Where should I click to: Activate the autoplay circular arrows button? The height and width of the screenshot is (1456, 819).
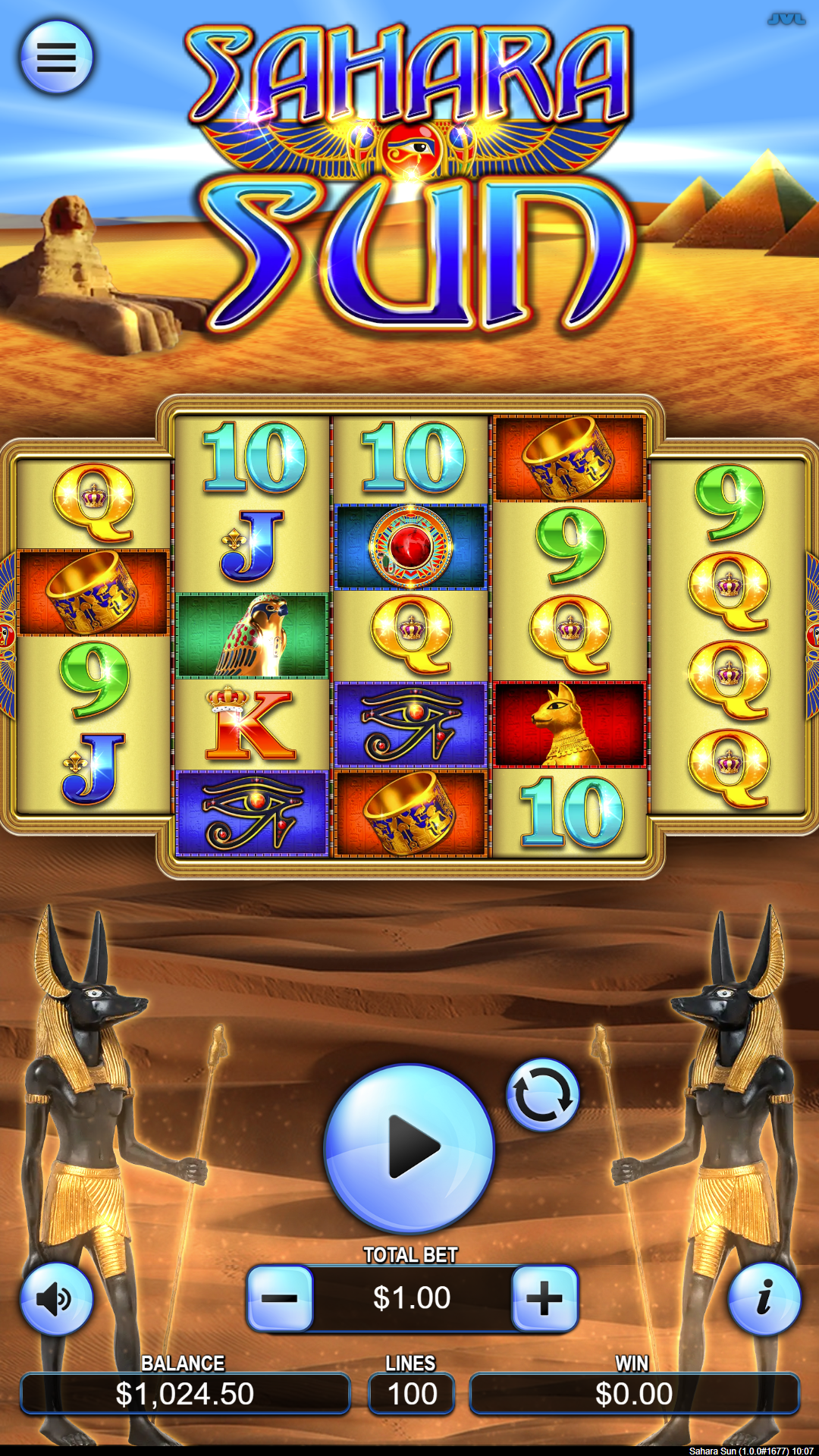(x=542, y=1095)
